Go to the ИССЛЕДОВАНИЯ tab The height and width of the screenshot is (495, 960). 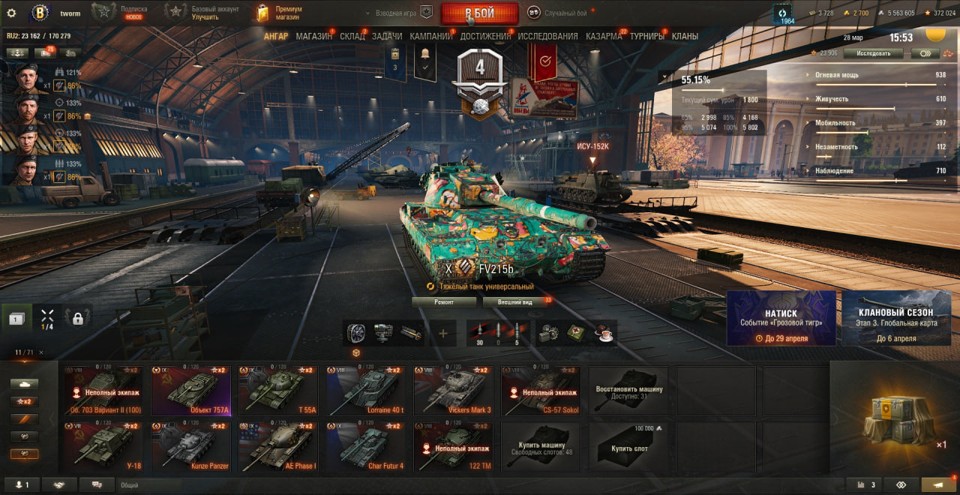click(x=547, y=37)
